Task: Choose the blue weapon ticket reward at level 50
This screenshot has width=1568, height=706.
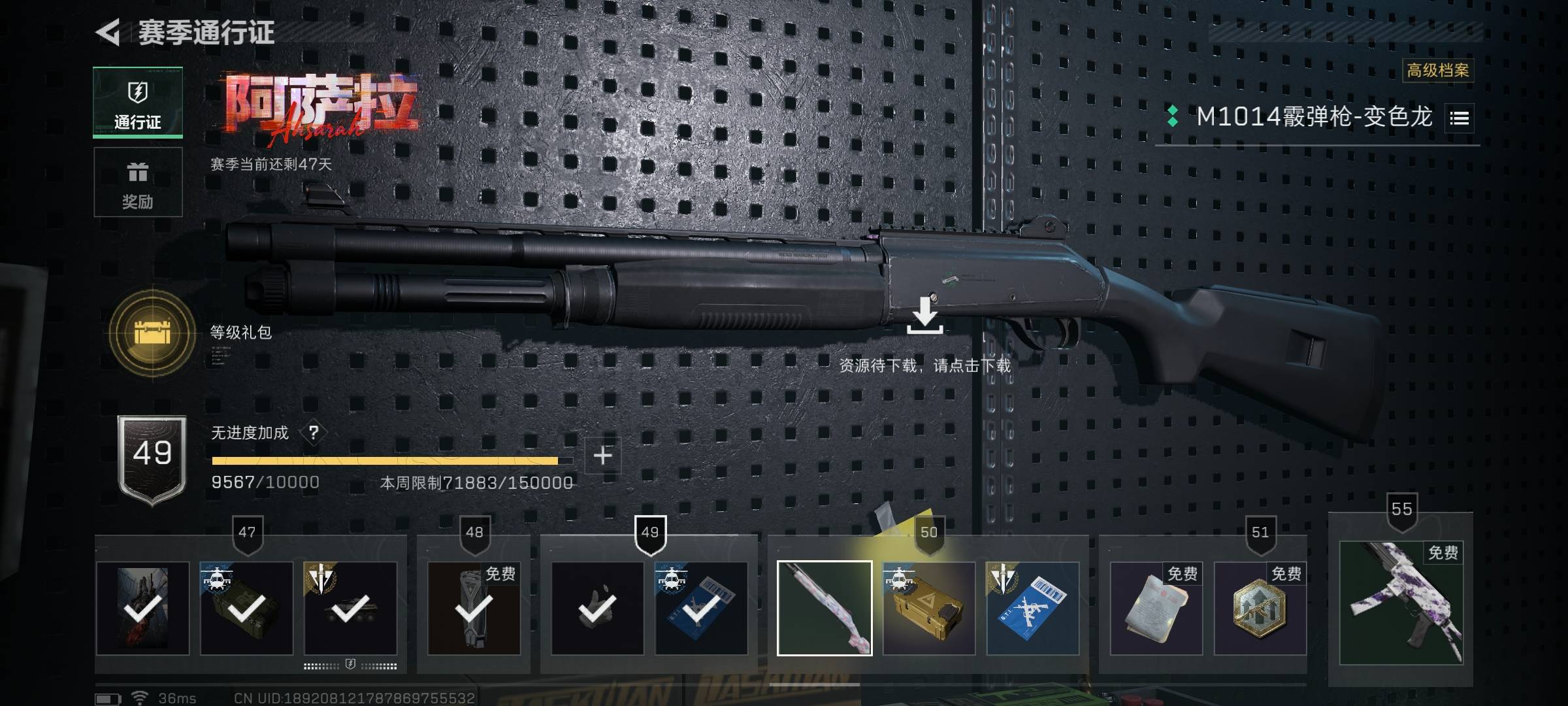Action: point(1032,609)
